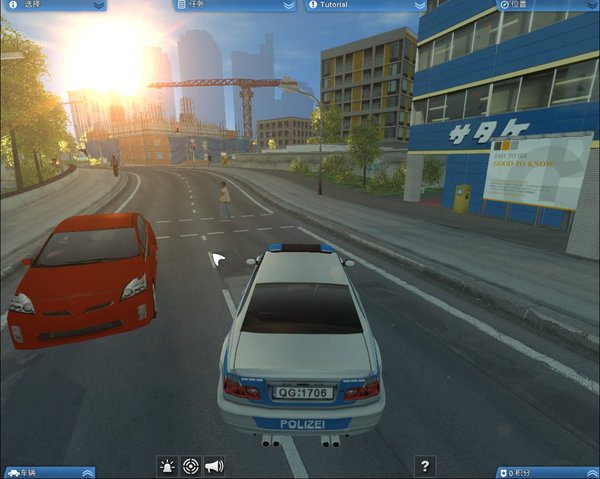
Task: Expand the 积分 score panel
Action: 588,472
